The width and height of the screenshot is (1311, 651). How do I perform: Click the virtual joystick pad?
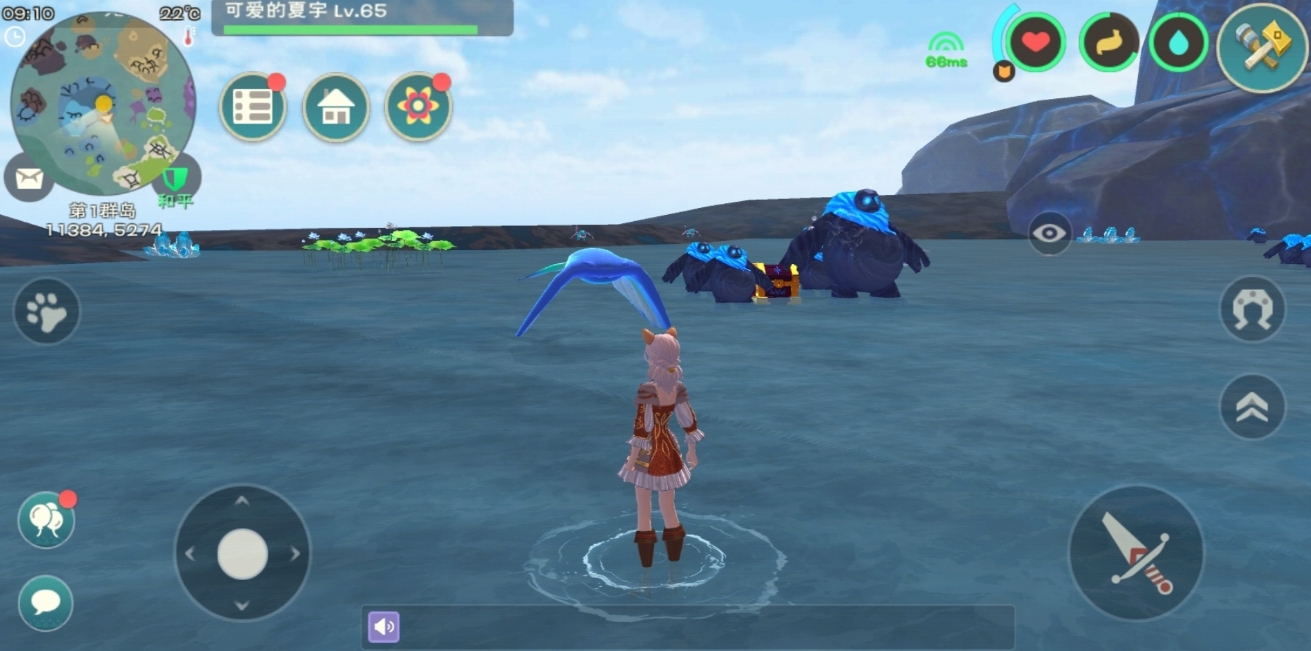pyautogui.click(x=242, y=553)
